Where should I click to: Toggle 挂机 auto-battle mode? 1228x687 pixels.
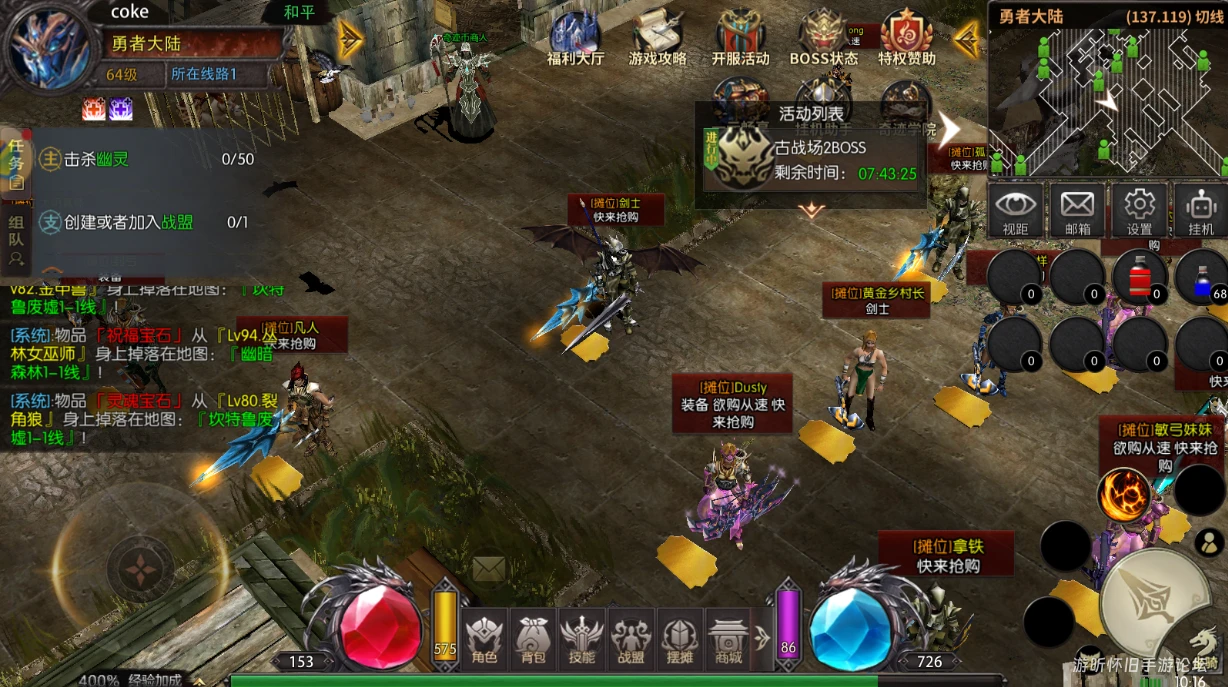1200,211
